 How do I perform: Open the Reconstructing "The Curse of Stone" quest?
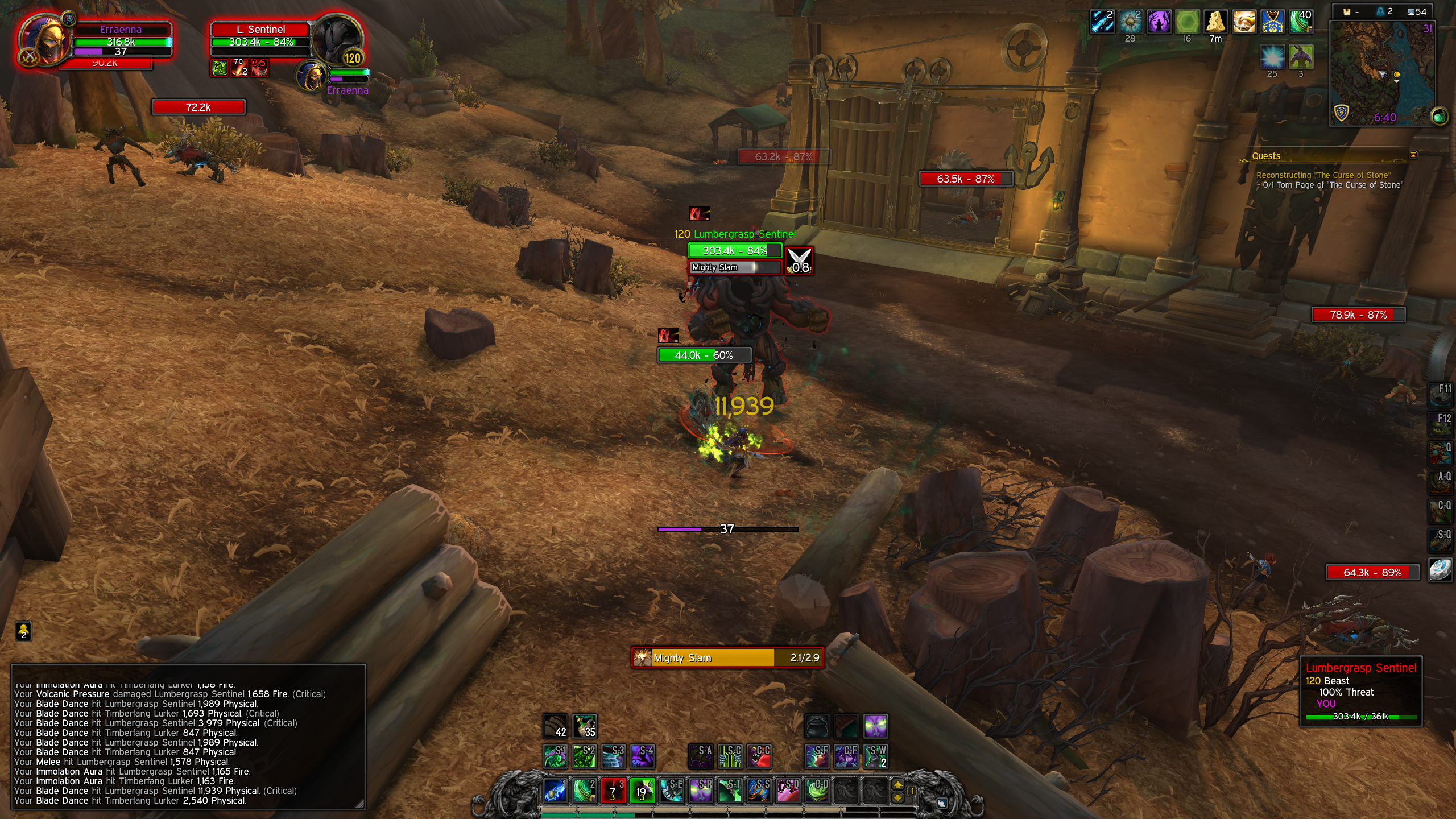1323,175
